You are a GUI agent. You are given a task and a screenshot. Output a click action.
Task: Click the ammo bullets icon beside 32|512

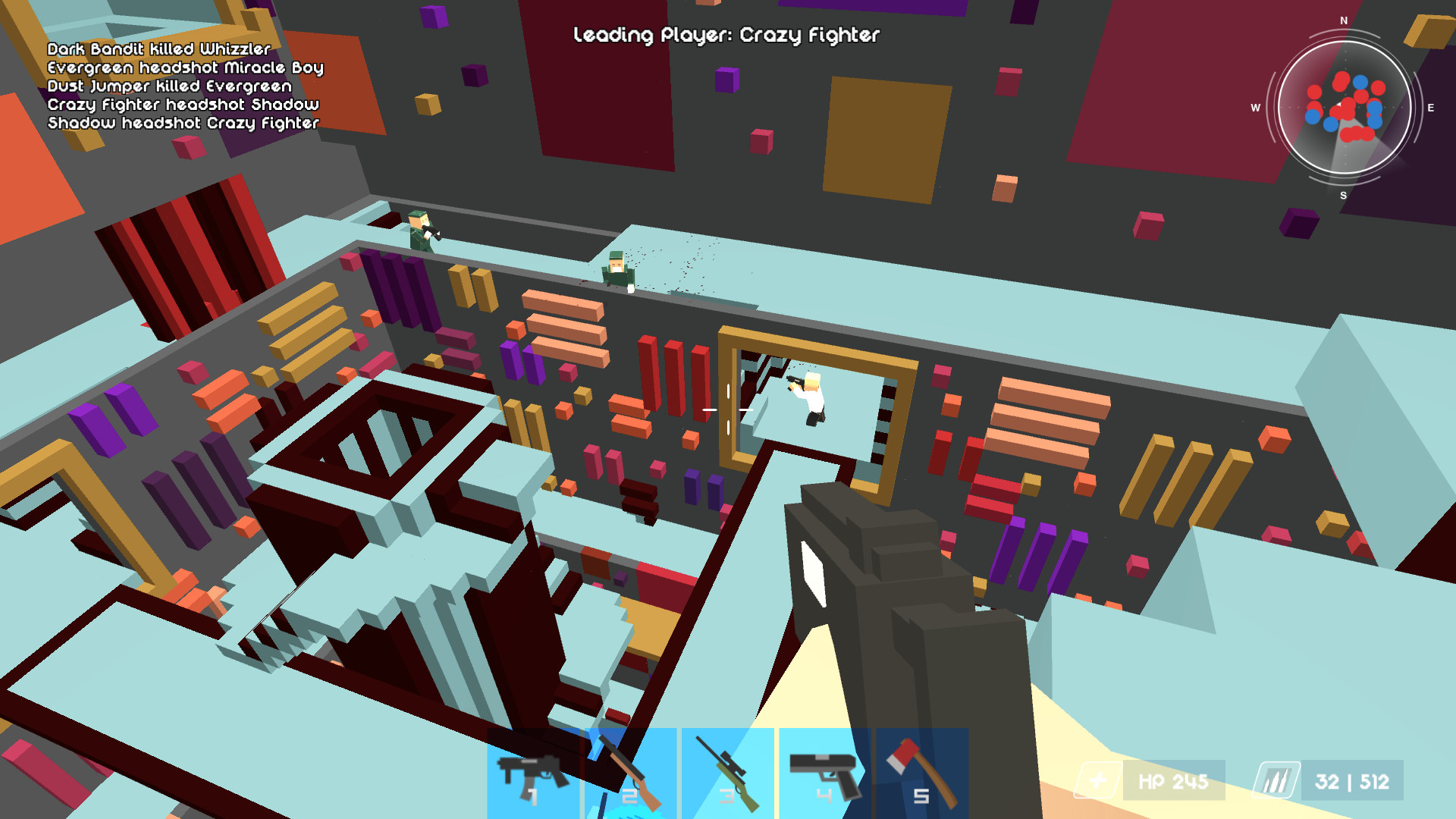[x=1276, y=779]
